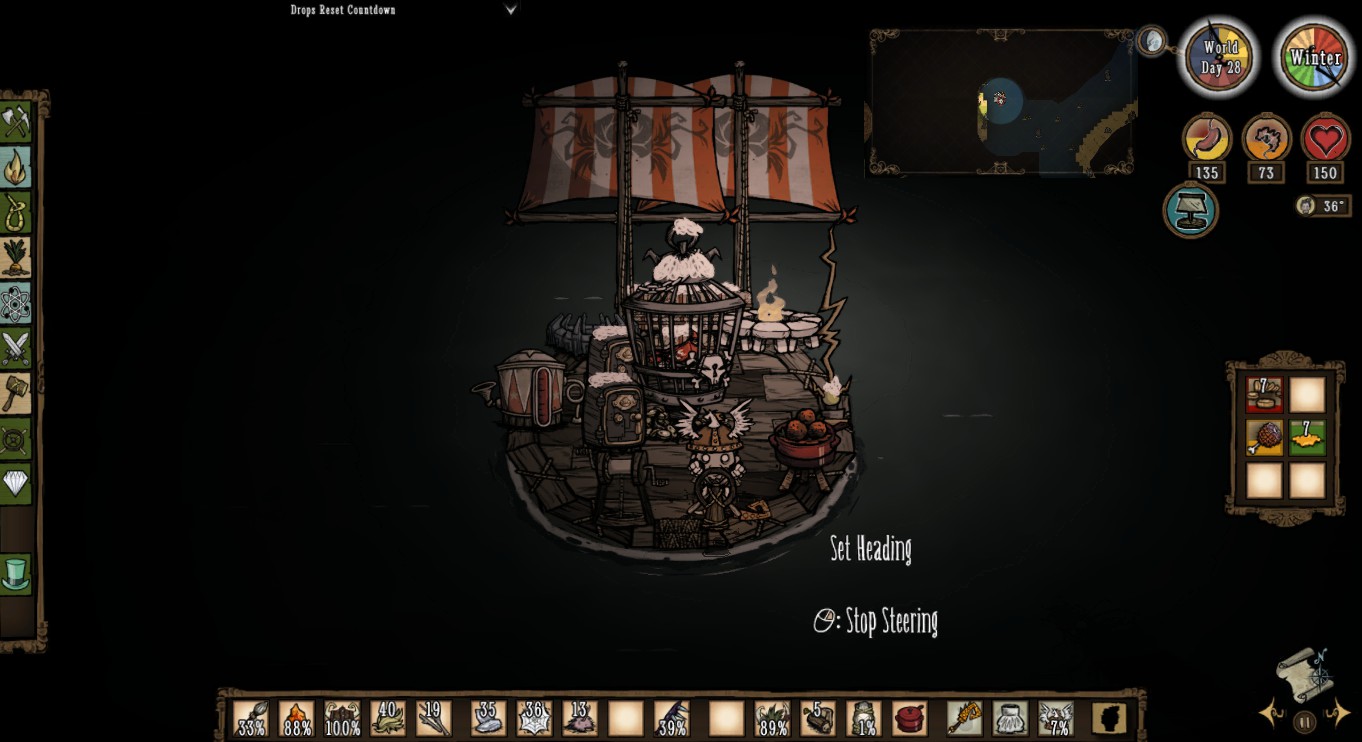Select the Survival rope-trap crafting tab
This screenshot has height=742, width=1362.
click(15, 212)
